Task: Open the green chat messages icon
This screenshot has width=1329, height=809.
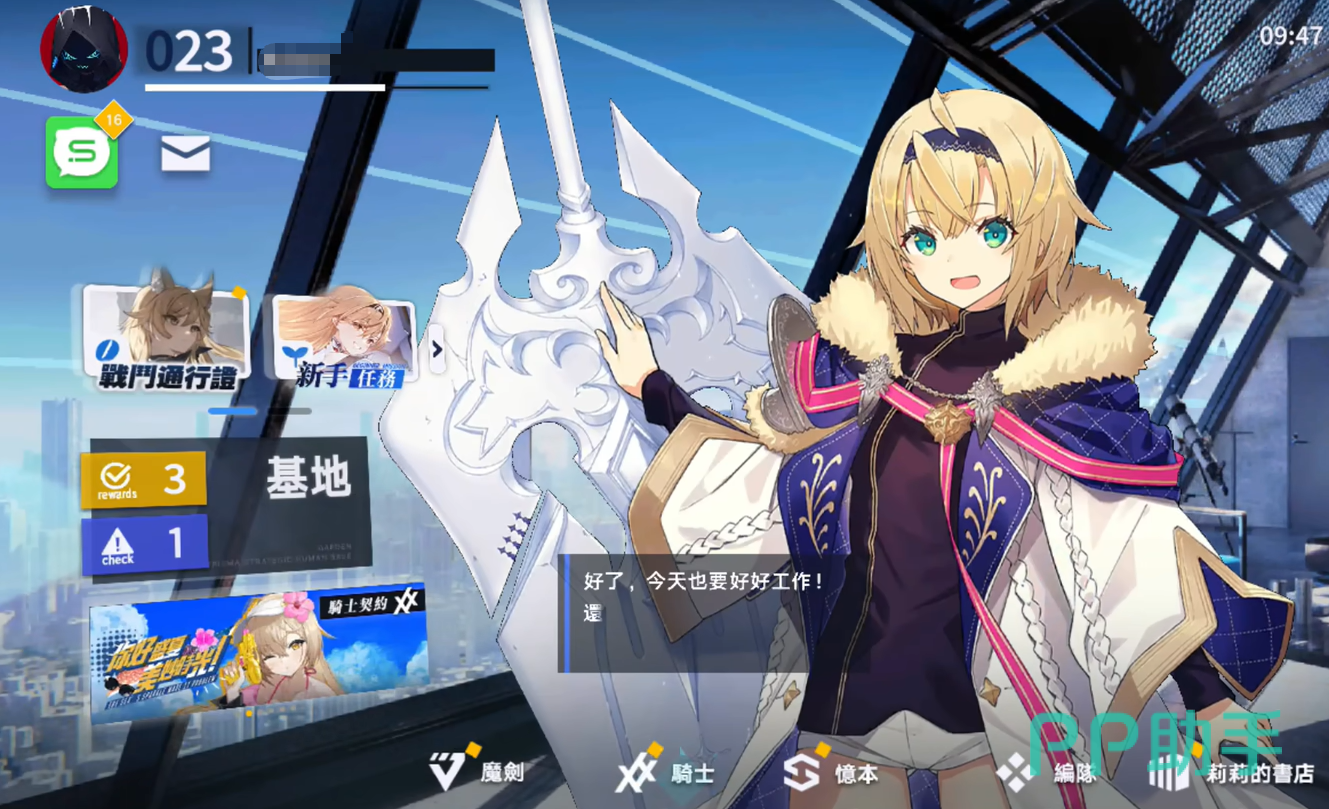Action: tap(82, 153)
